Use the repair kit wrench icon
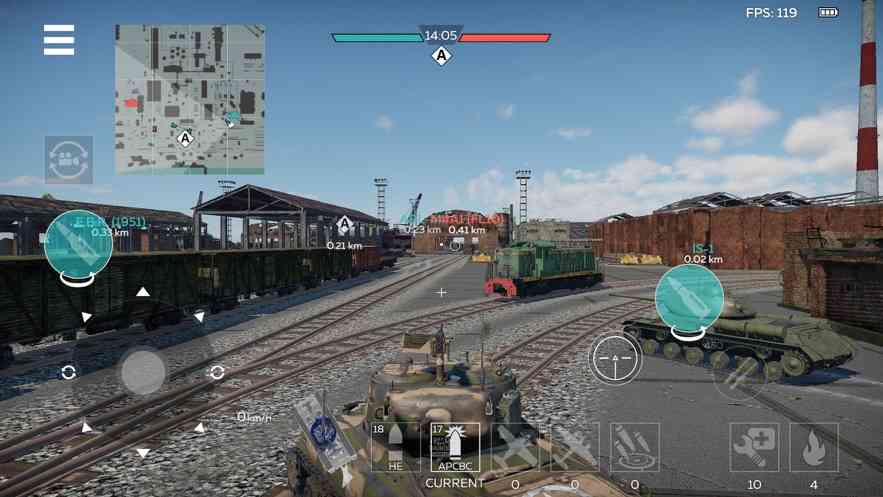 click(x=754, y=447)
